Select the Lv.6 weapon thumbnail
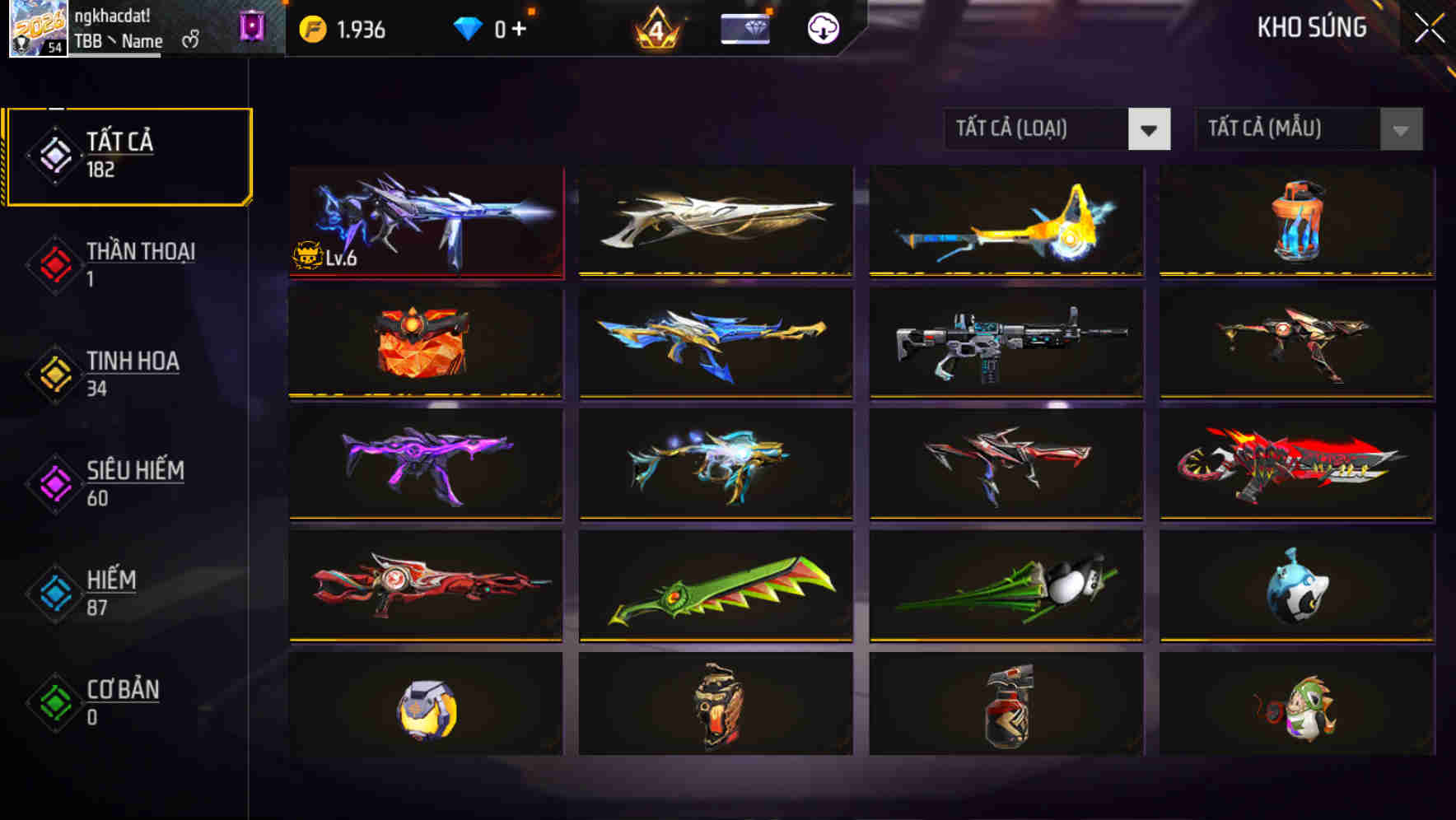This screenshot has height=820, width=1456. tap(427, 223)
